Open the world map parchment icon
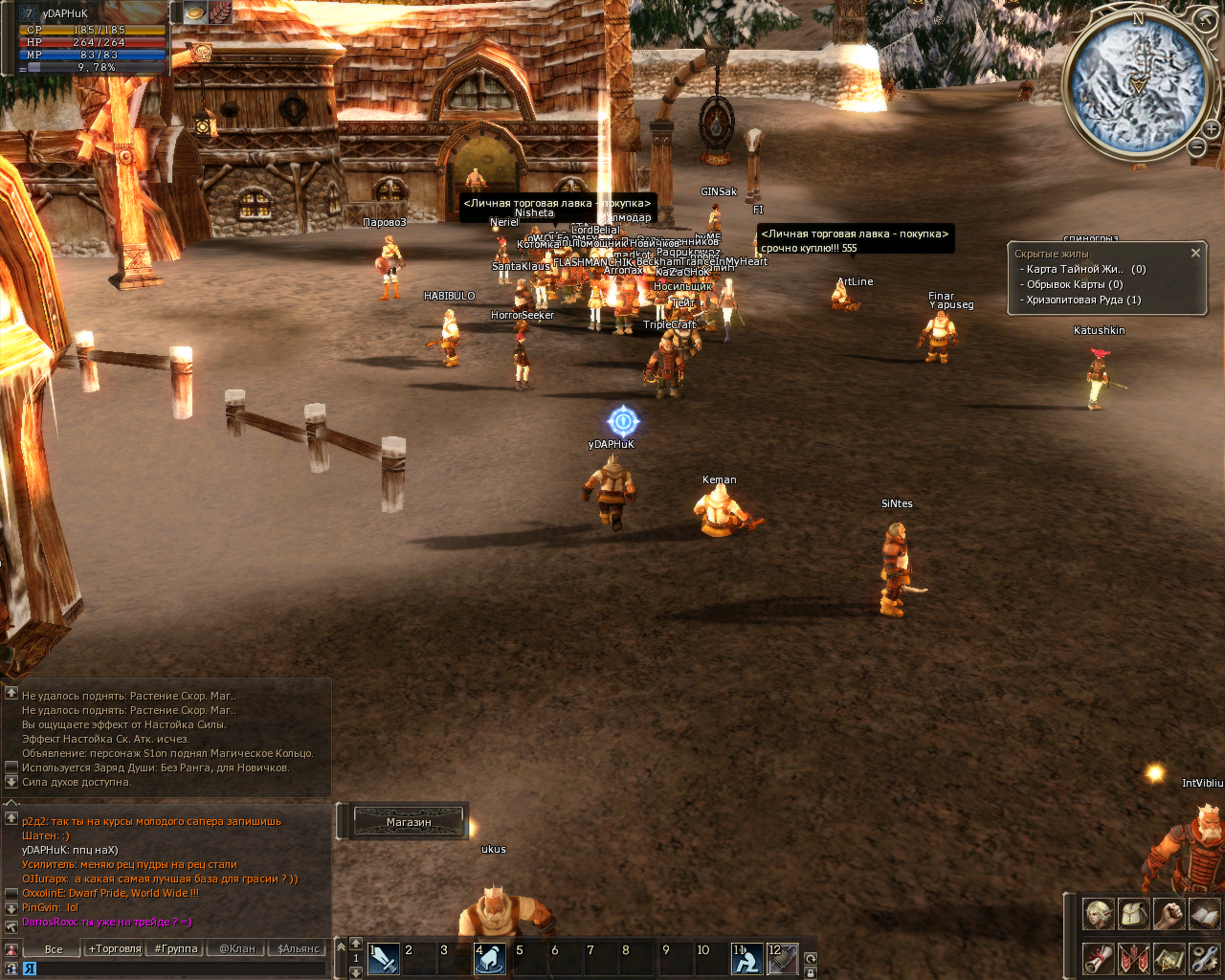Screen dimensions: 1225x980 (1169, 957)
